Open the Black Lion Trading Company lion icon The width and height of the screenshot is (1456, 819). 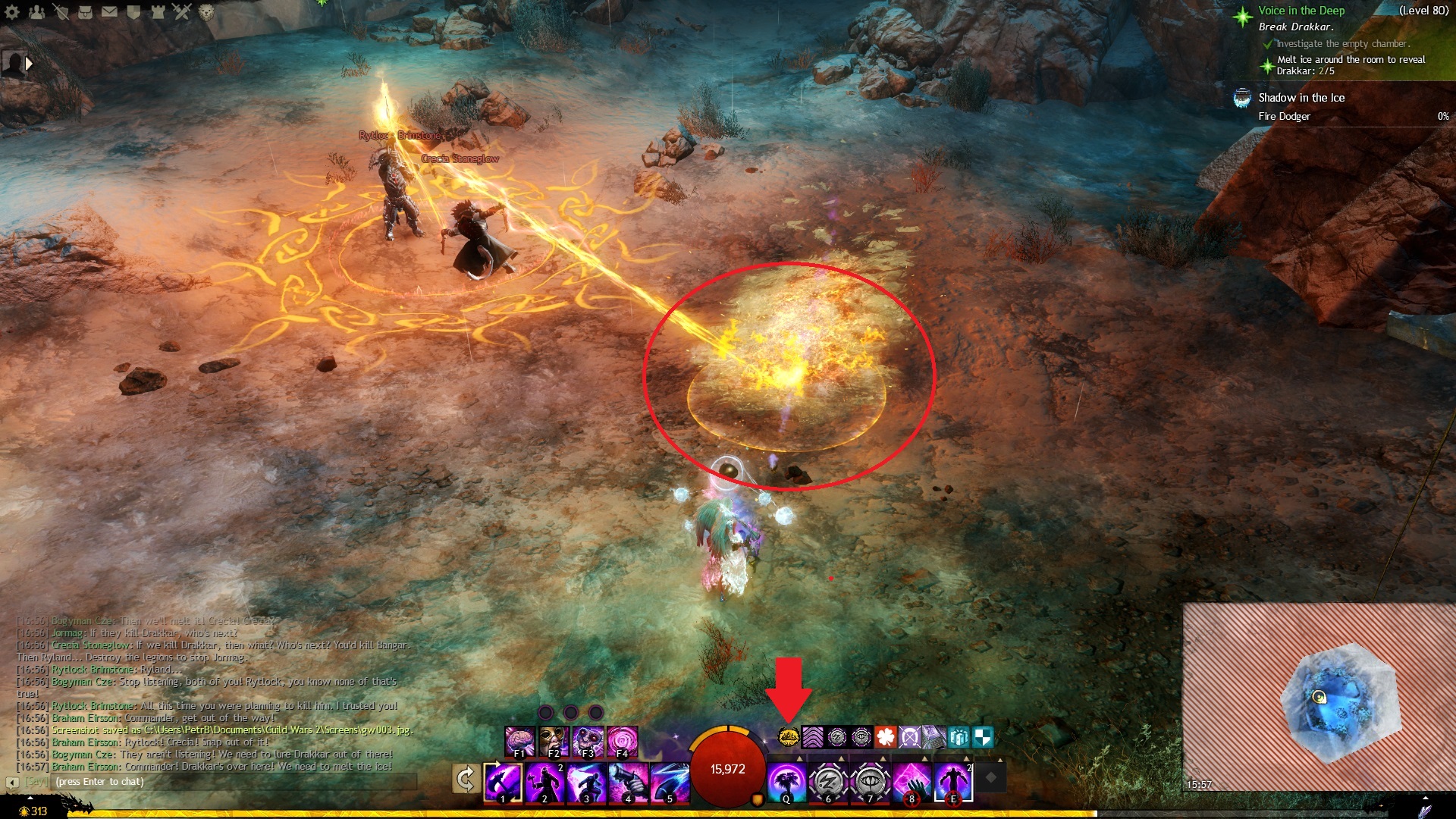[206, 12]
